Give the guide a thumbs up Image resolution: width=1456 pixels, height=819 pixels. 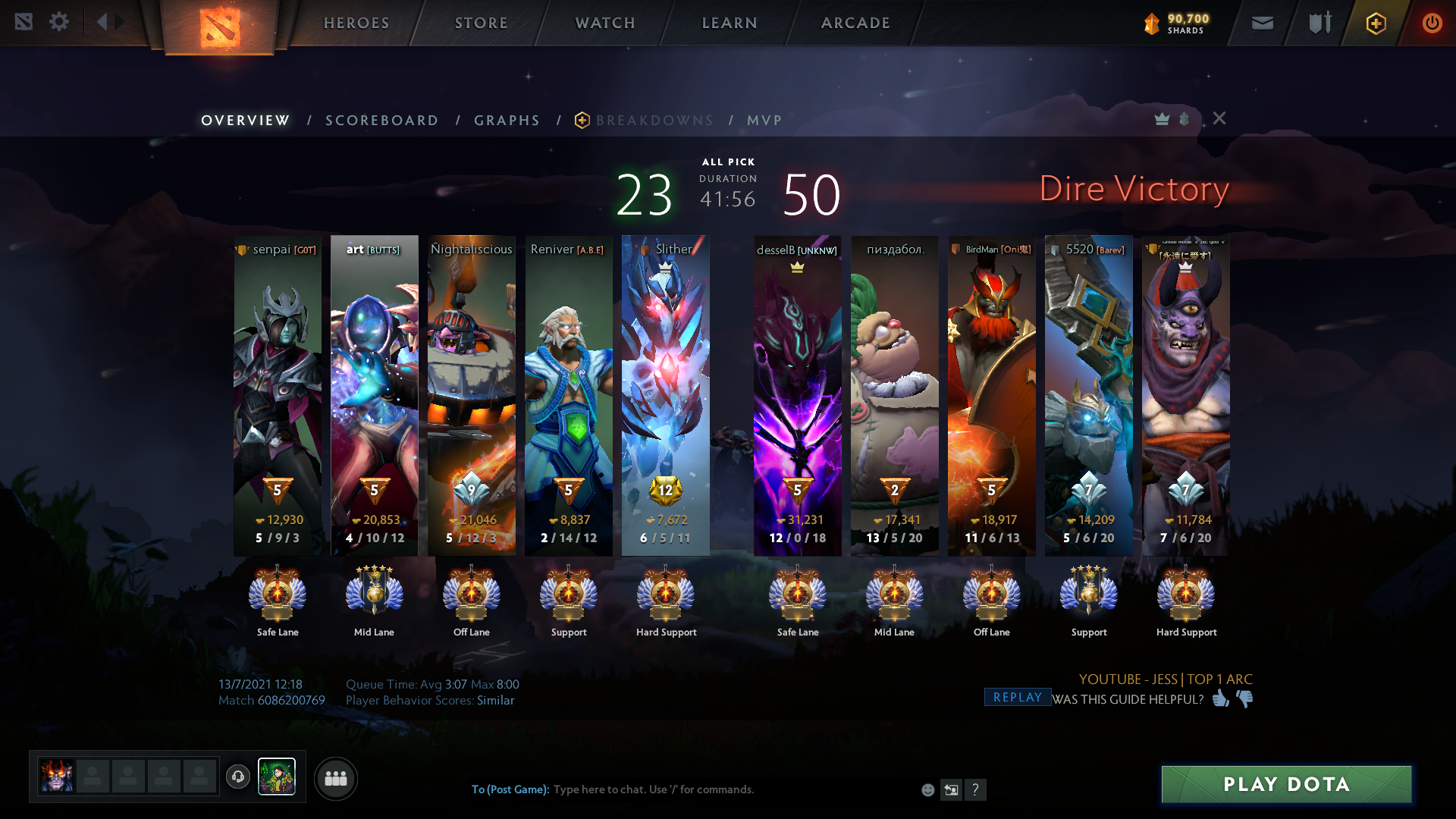click(x=1220, y=698)
